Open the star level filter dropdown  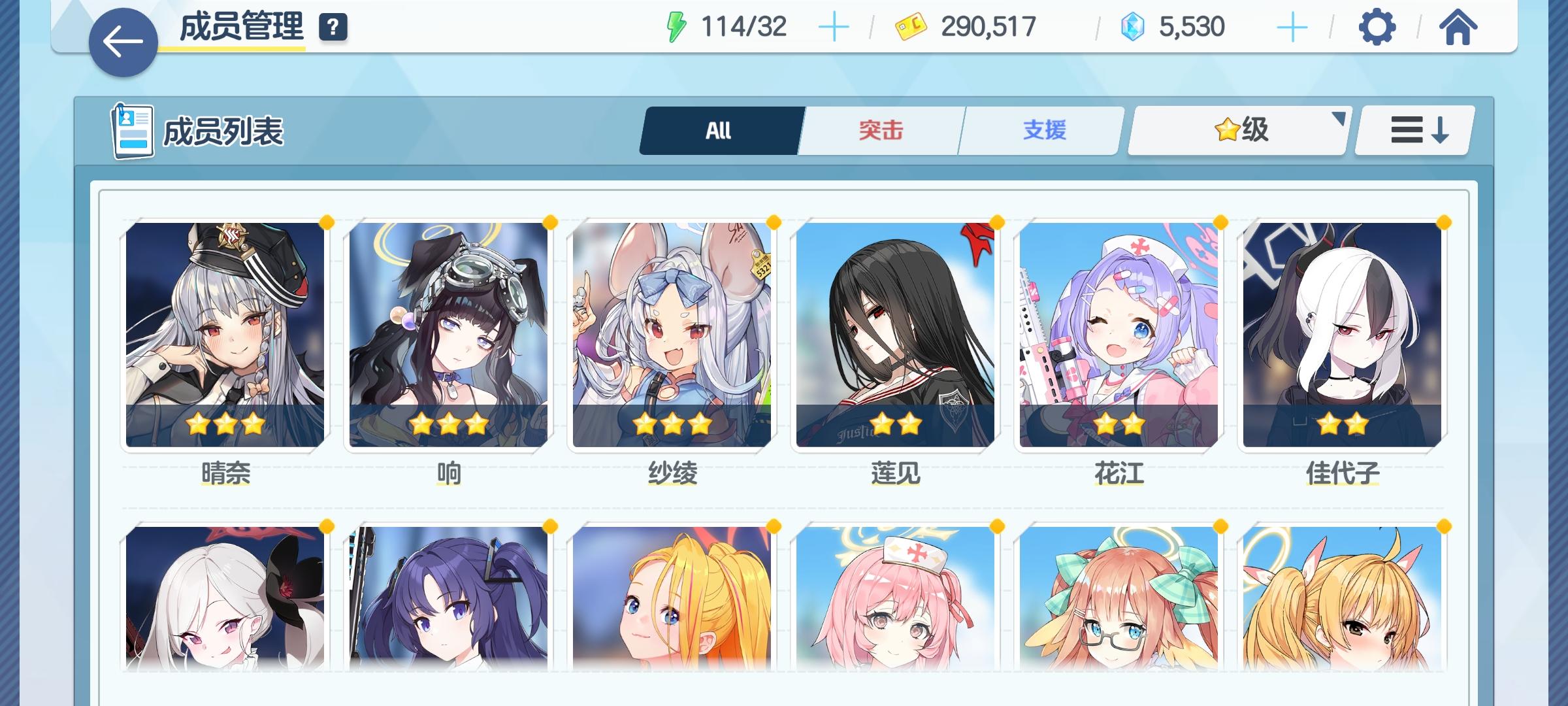click(x=1237, y=129)
